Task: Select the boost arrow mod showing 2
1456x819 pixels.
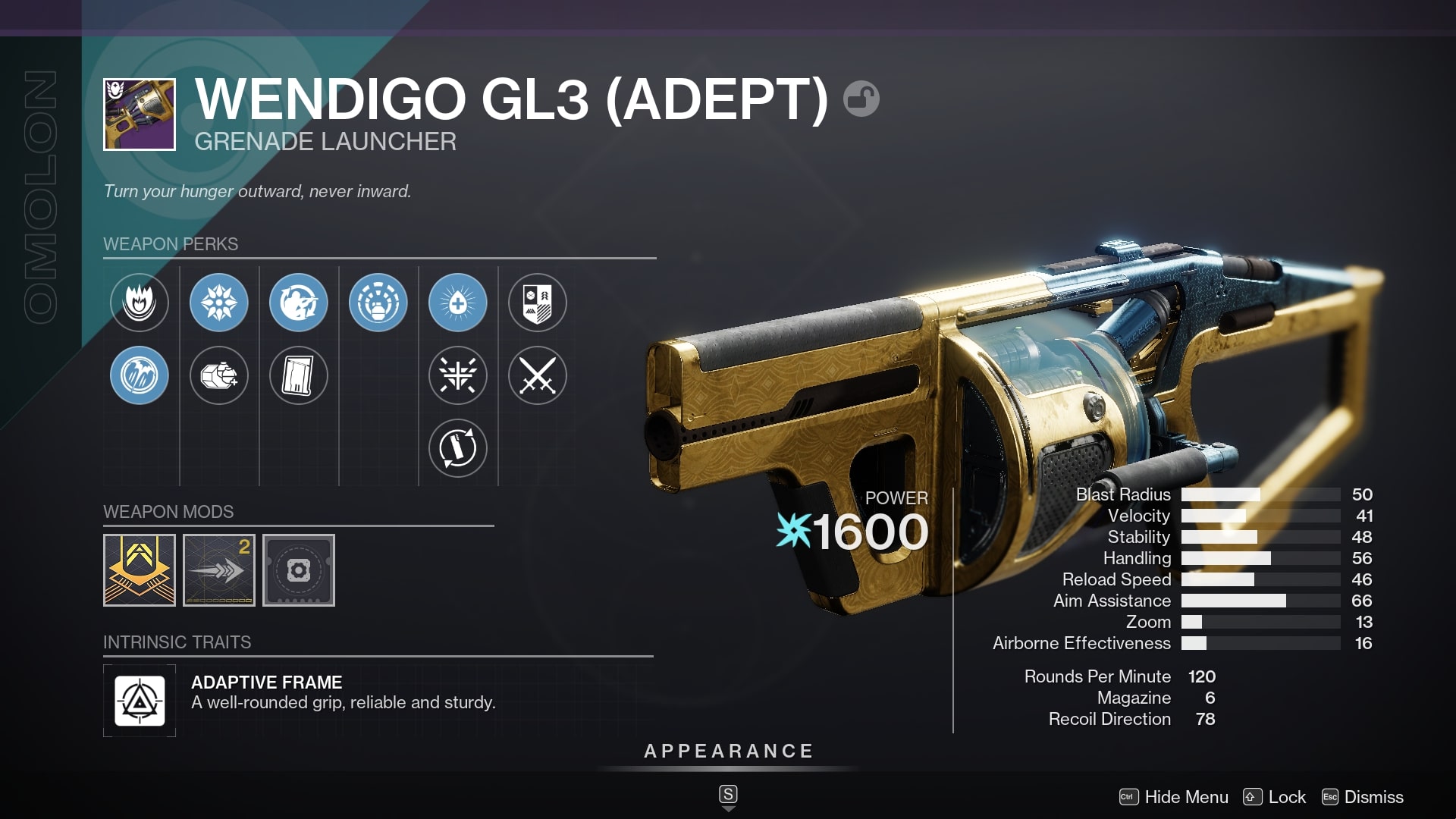Action: (x=219, y=570)
